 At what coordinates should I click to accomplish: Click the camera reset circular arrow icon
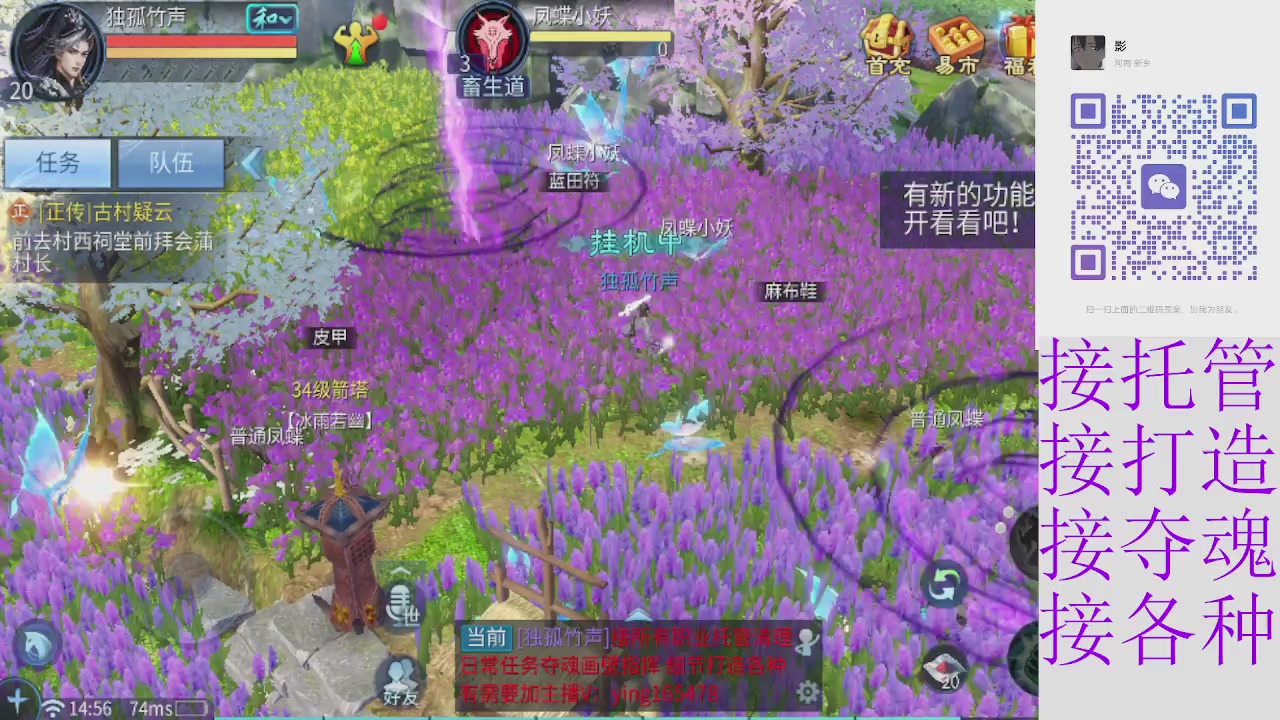pyautogui.click(x=944, y=583)
